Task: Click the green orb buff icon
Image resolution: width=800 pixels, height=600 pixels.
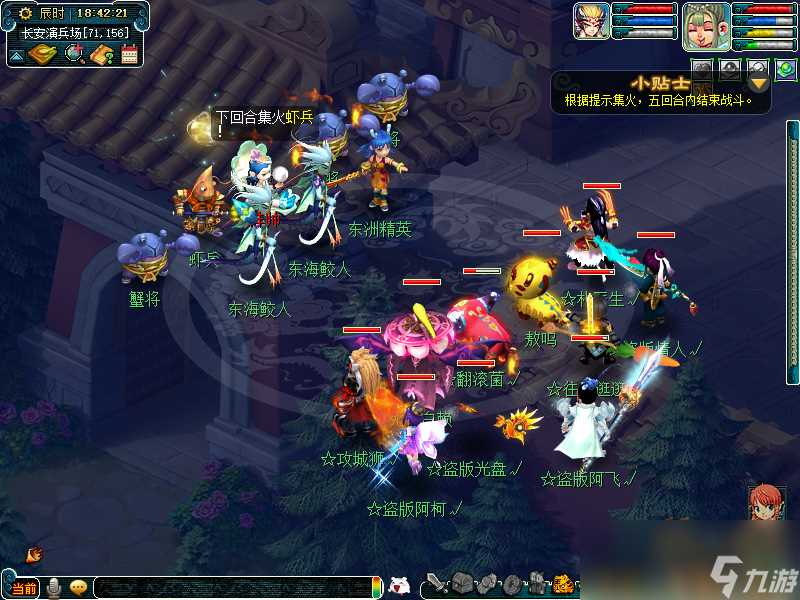Action: (786, 70)
